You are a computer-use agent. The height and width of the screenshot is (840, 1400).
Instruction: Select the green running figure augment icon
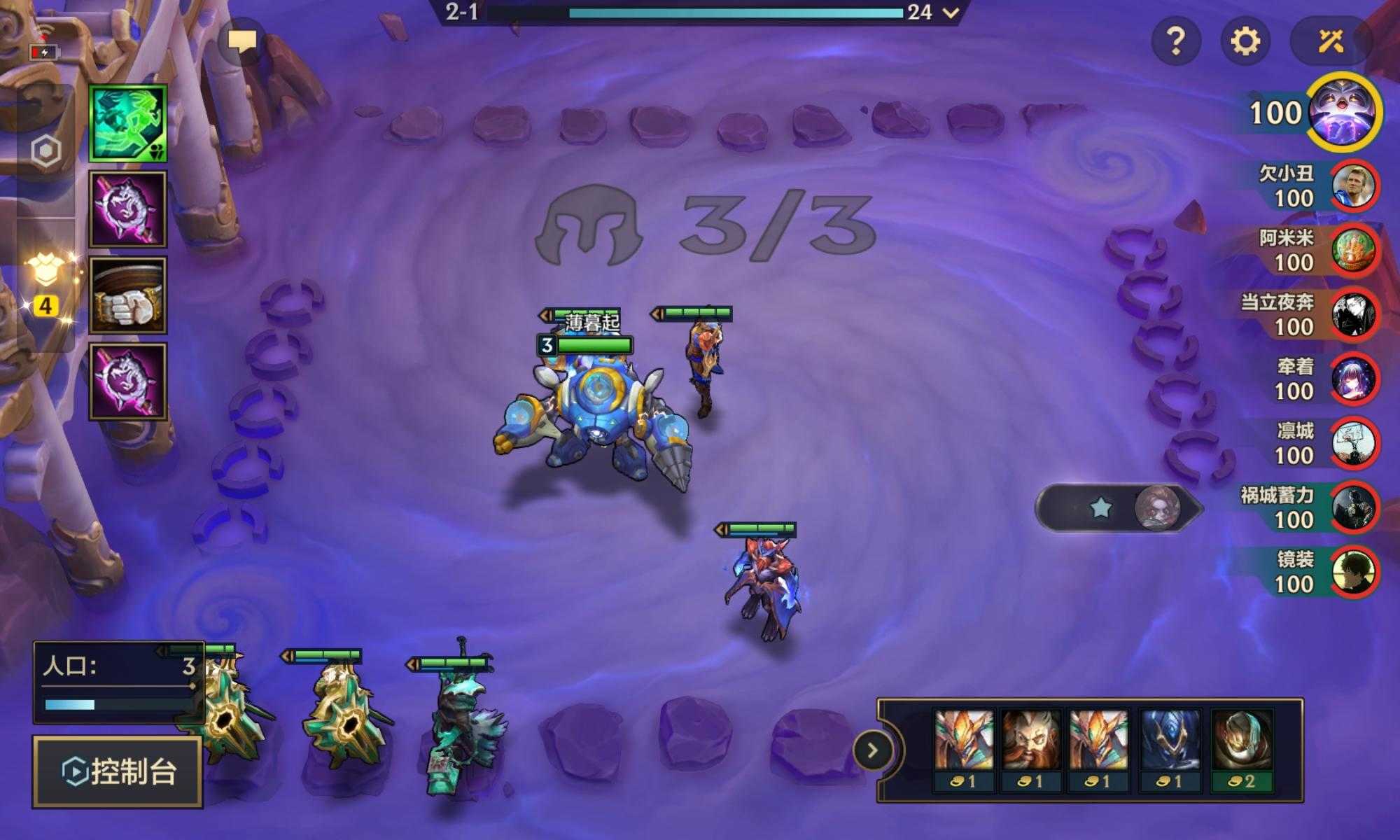[128, 123]
